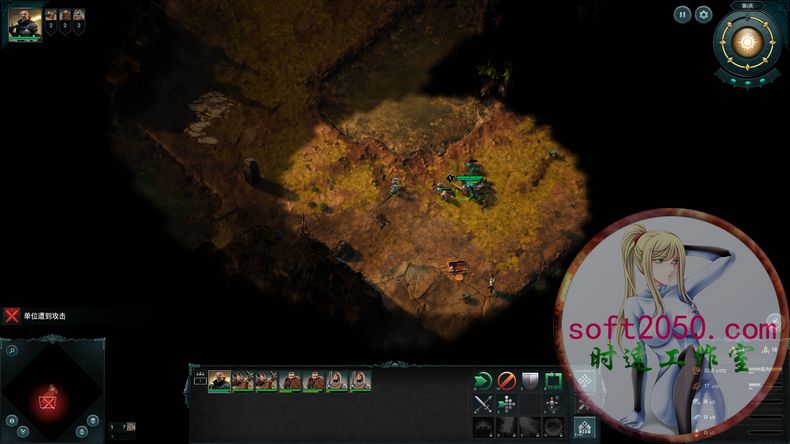This screenshot has width=790, height=444.
Task: Select the hero portrait in the top-left corner
Action: (25, 23)
